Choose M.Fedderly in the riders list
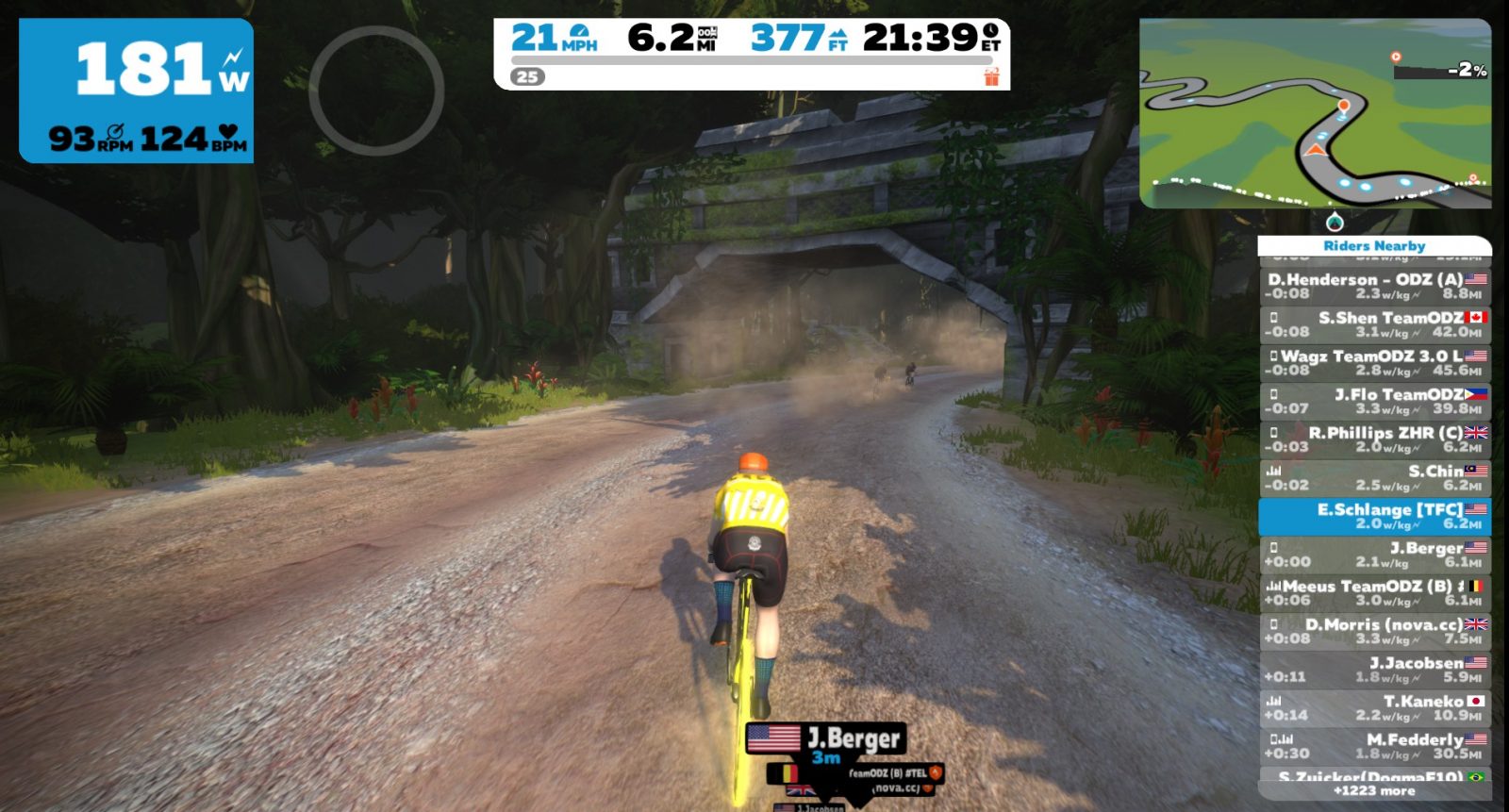1509x812 pixels. click(x=1374, y=747)
